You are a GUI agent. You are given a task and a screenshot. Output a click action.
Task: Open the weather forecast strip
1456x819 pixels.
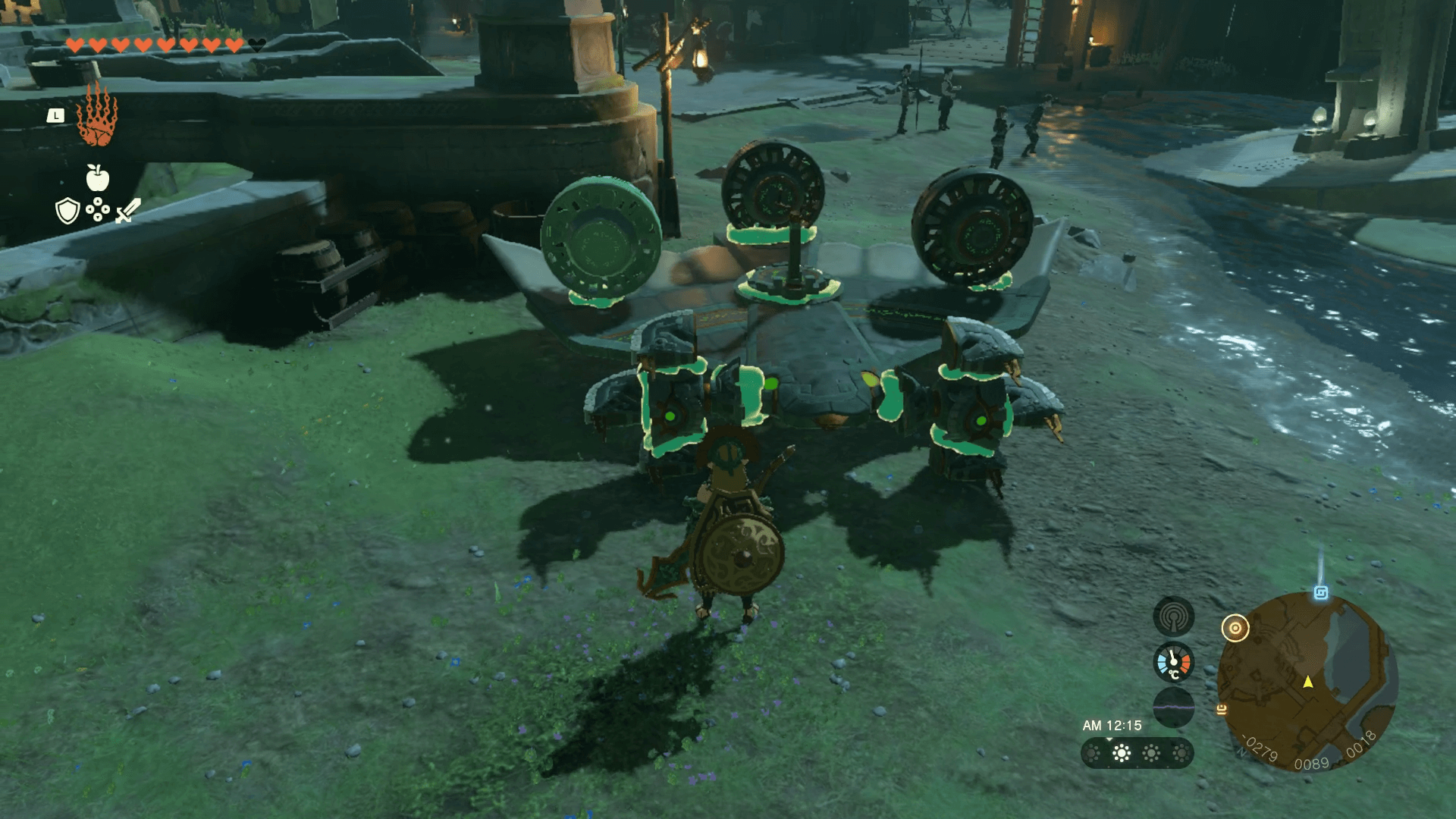pyautogui.click(x=1137, y=753)
